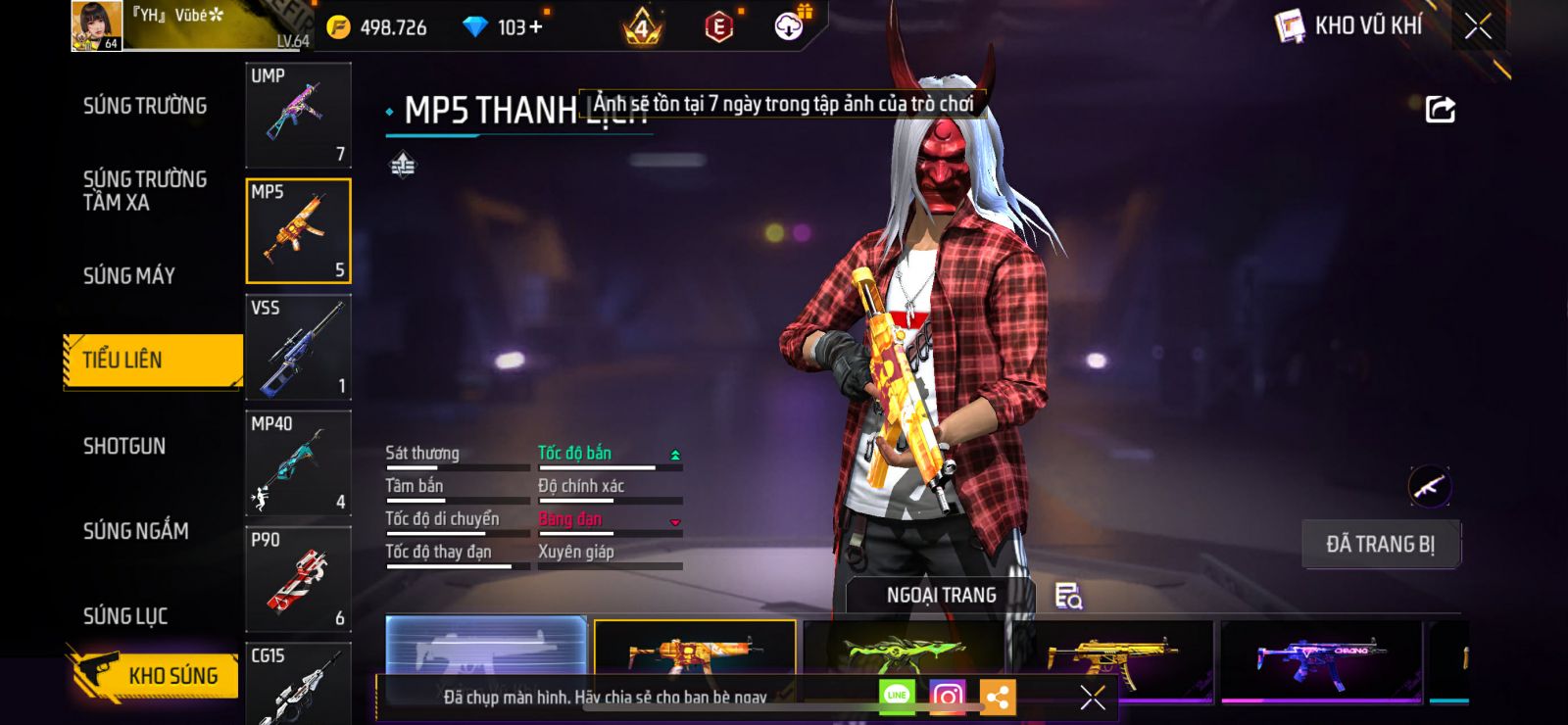Select the SÚNG MÁY category
The width and height of the screenshot is (1568, 725).
pyautogui.click(x=129, y=276)
